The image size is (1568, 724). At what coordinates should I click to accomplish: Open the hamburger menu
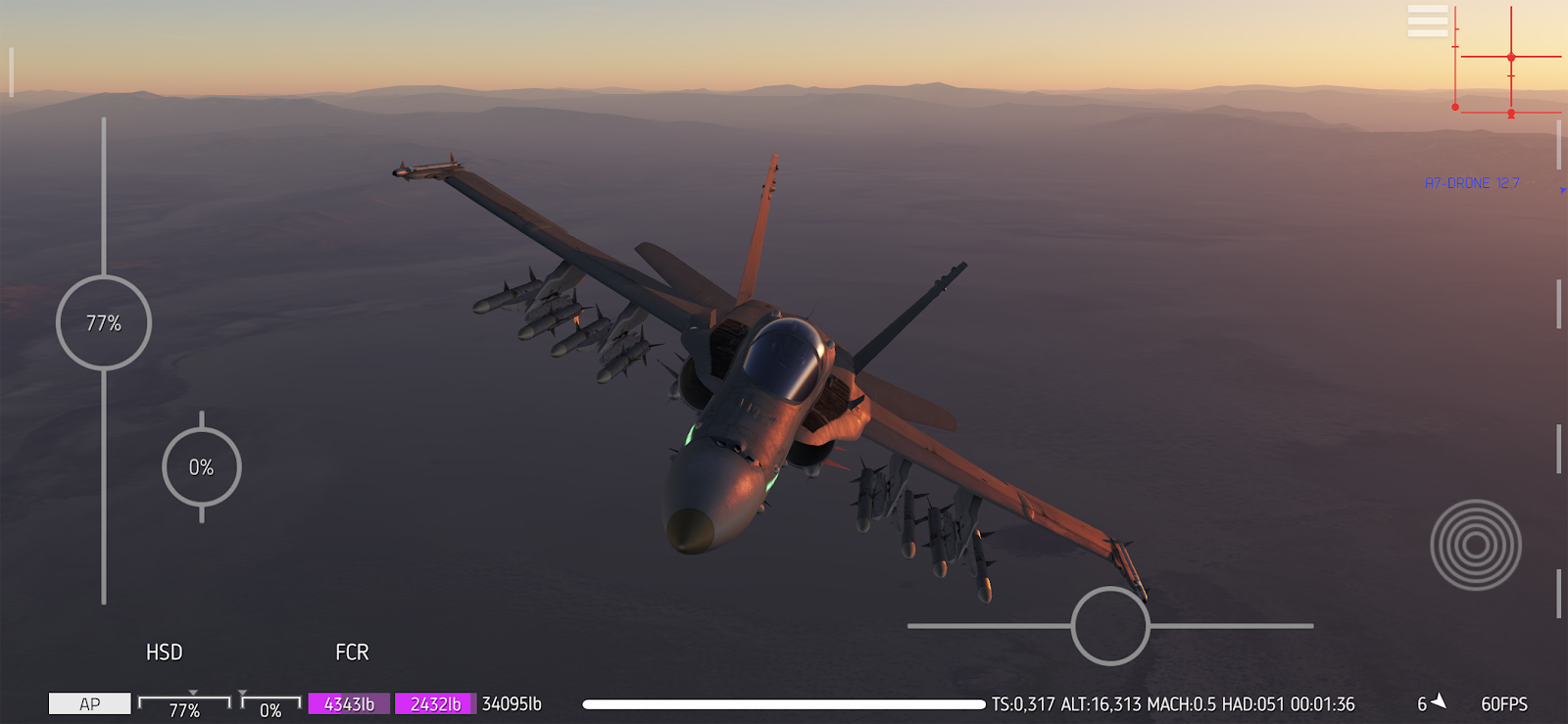pos(1427,21)
